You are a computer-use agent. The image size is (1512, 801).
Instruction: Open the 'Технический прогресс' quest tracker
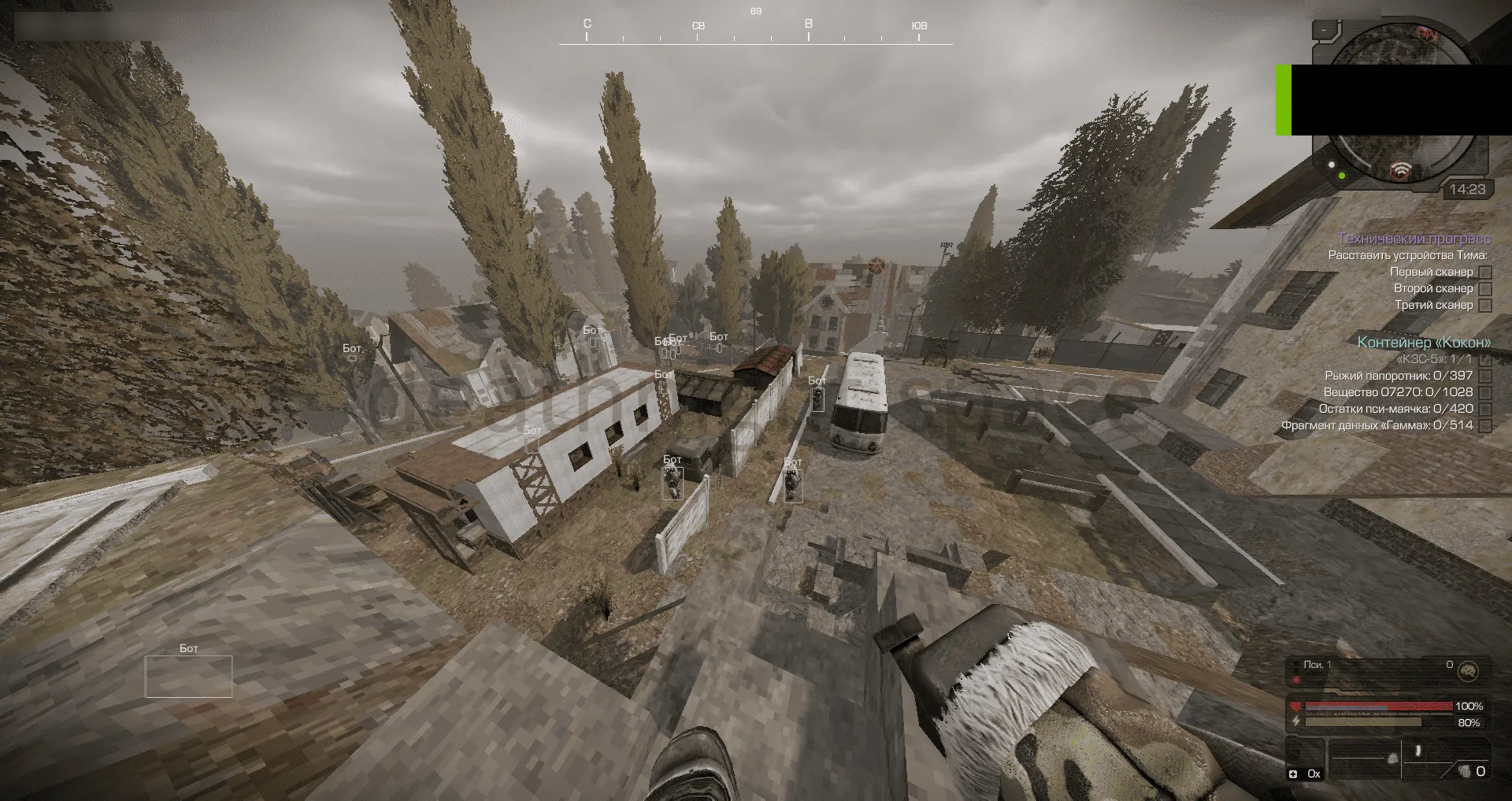1414,239
